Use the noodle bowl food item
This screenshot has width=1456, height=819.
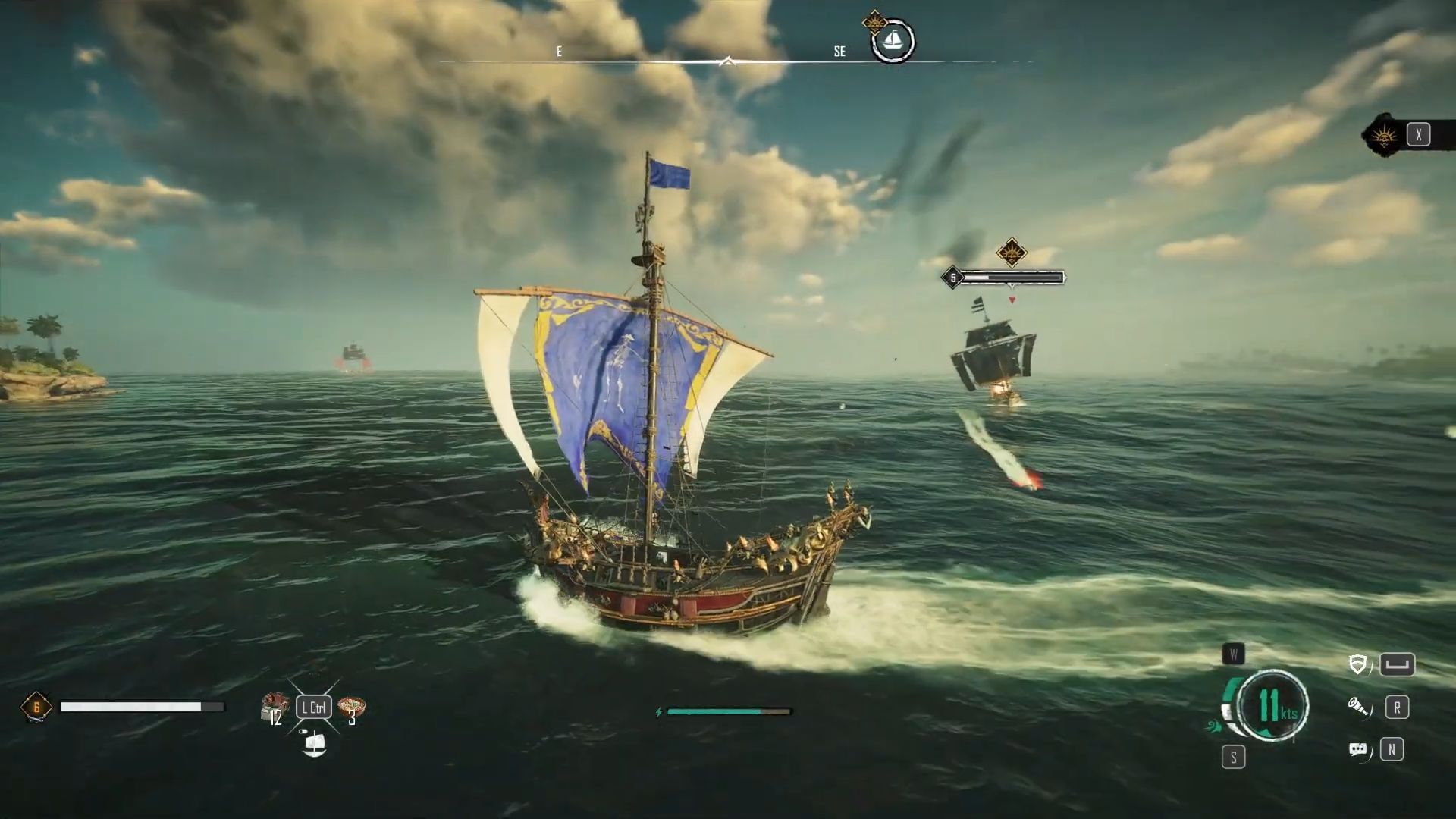(351, 707)
